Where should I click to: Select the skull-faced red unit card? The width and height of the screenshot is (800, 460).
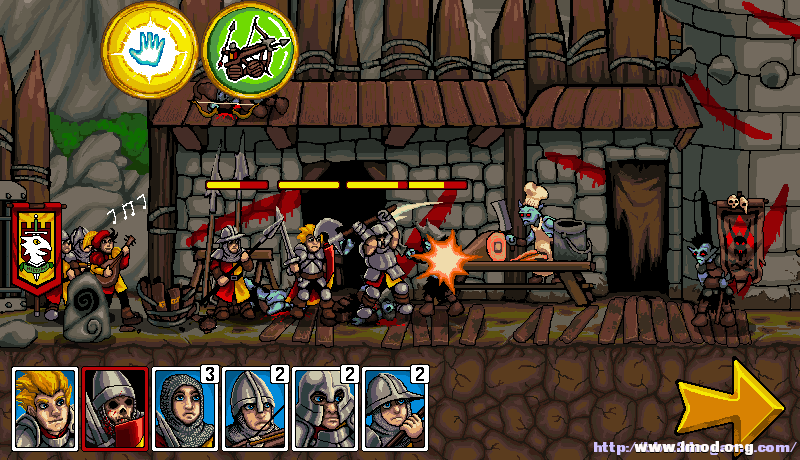116,408
